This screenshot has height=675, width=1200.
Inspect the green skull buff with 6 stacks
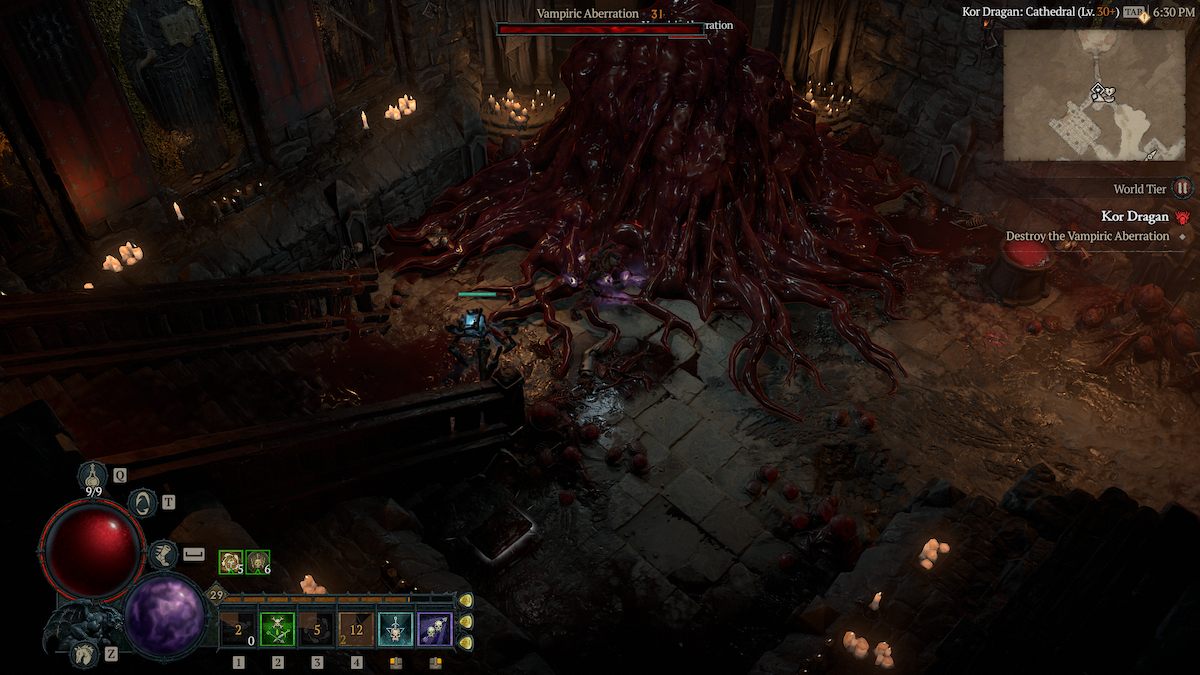(258, 563)
